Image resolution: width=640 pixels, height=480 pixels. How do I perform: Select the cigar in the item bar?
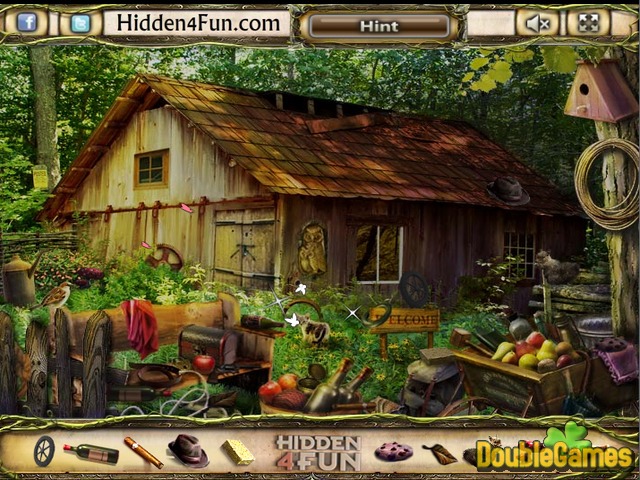143,452
